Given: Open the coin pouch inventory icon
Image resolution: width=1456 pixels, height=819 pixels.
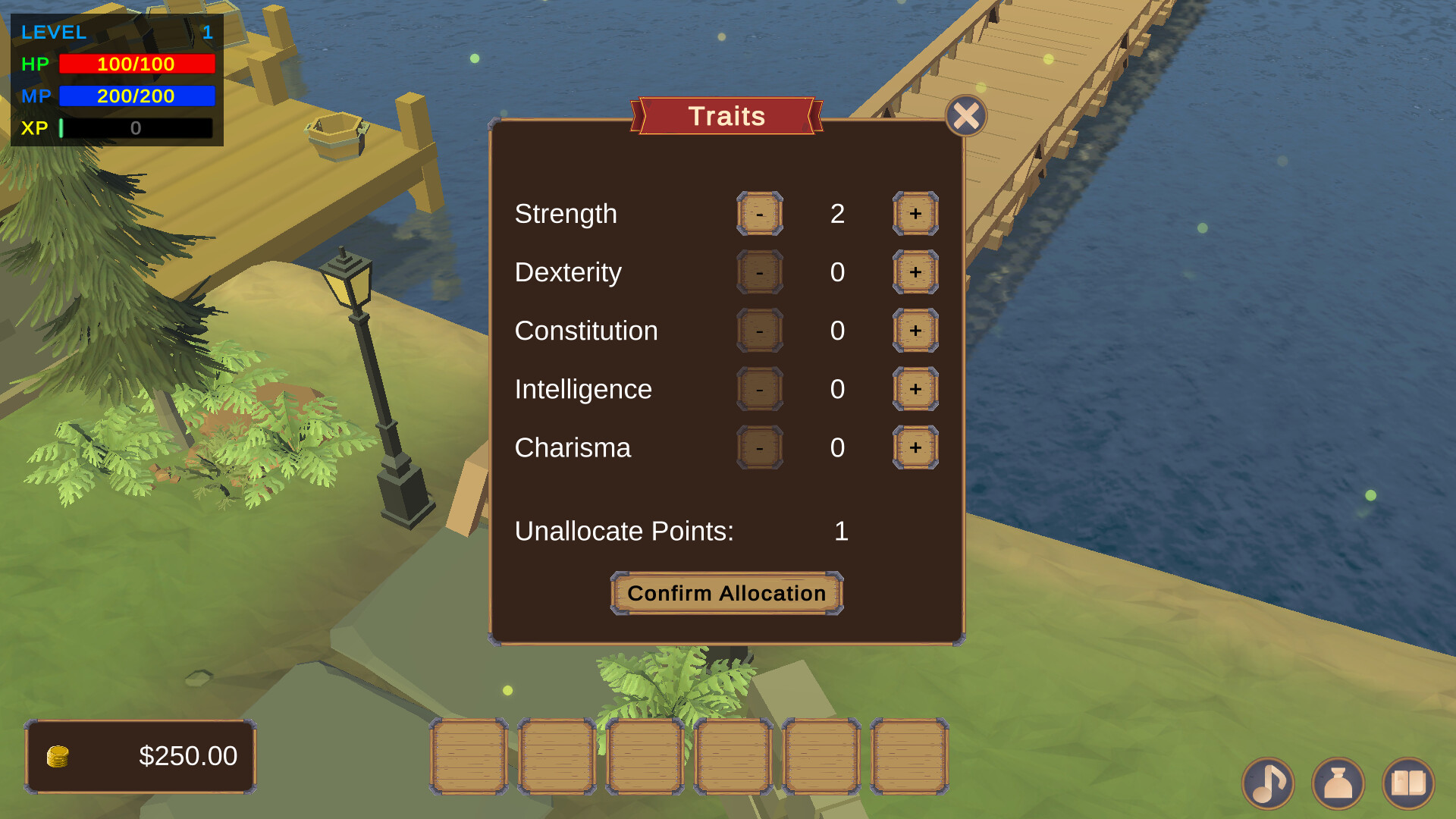Looking at the screenshot, I should tap(1339, 783).
